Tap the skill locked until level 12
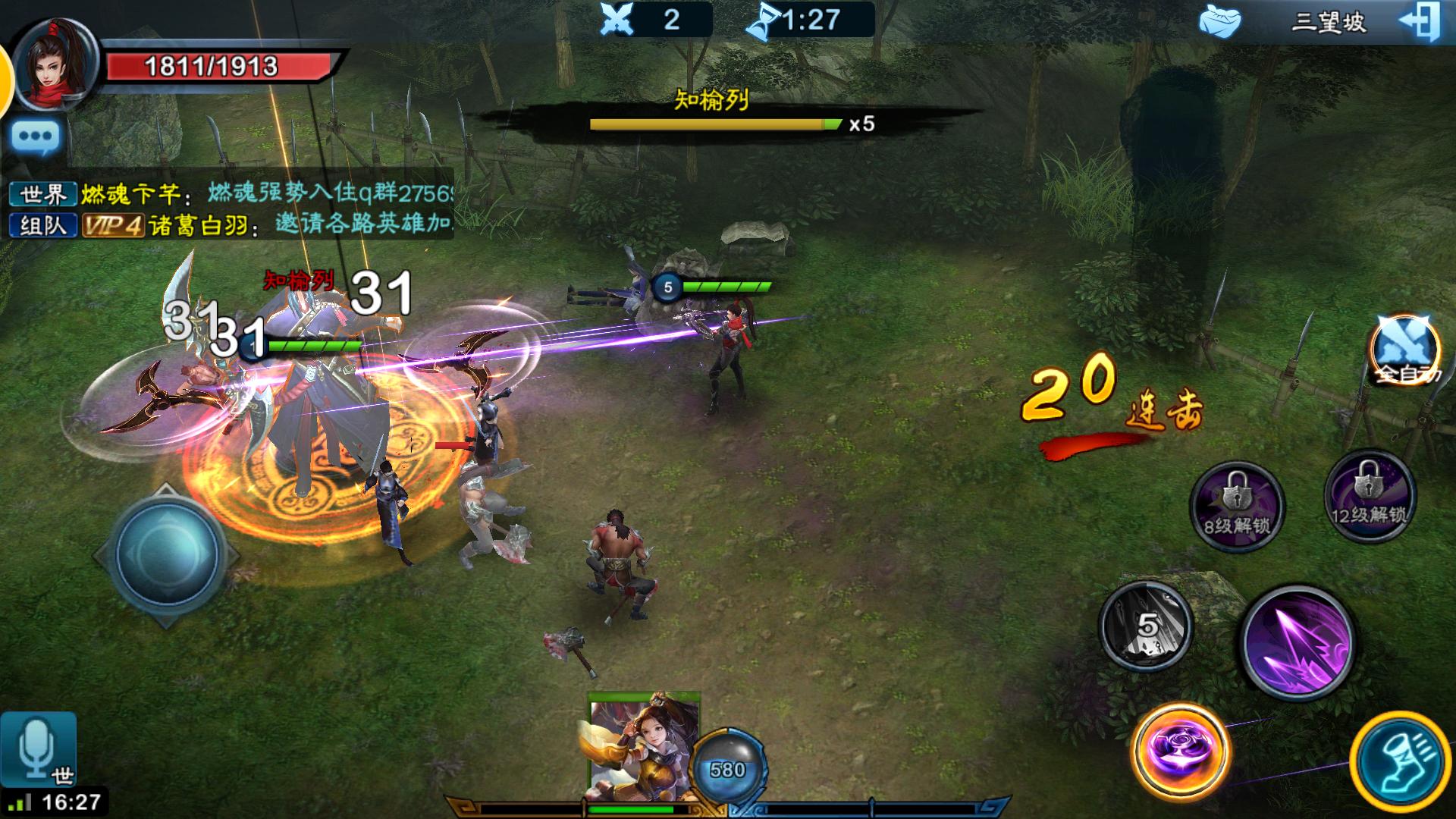This screenshot has height=819, width=1456. pyautogui.click(x=1369, y=496)
